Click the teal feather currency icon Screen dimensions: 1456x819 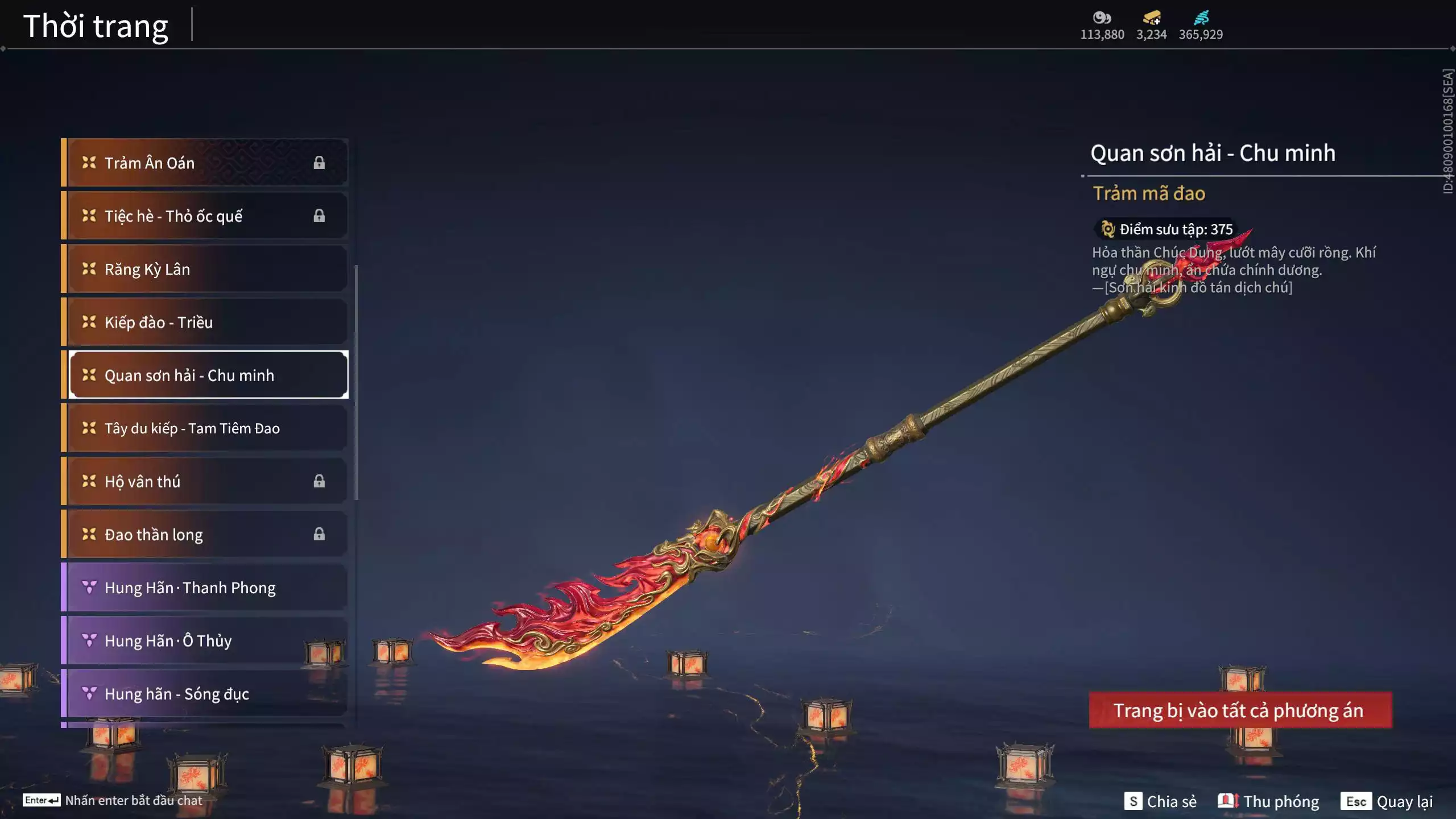click(1201, 18)
